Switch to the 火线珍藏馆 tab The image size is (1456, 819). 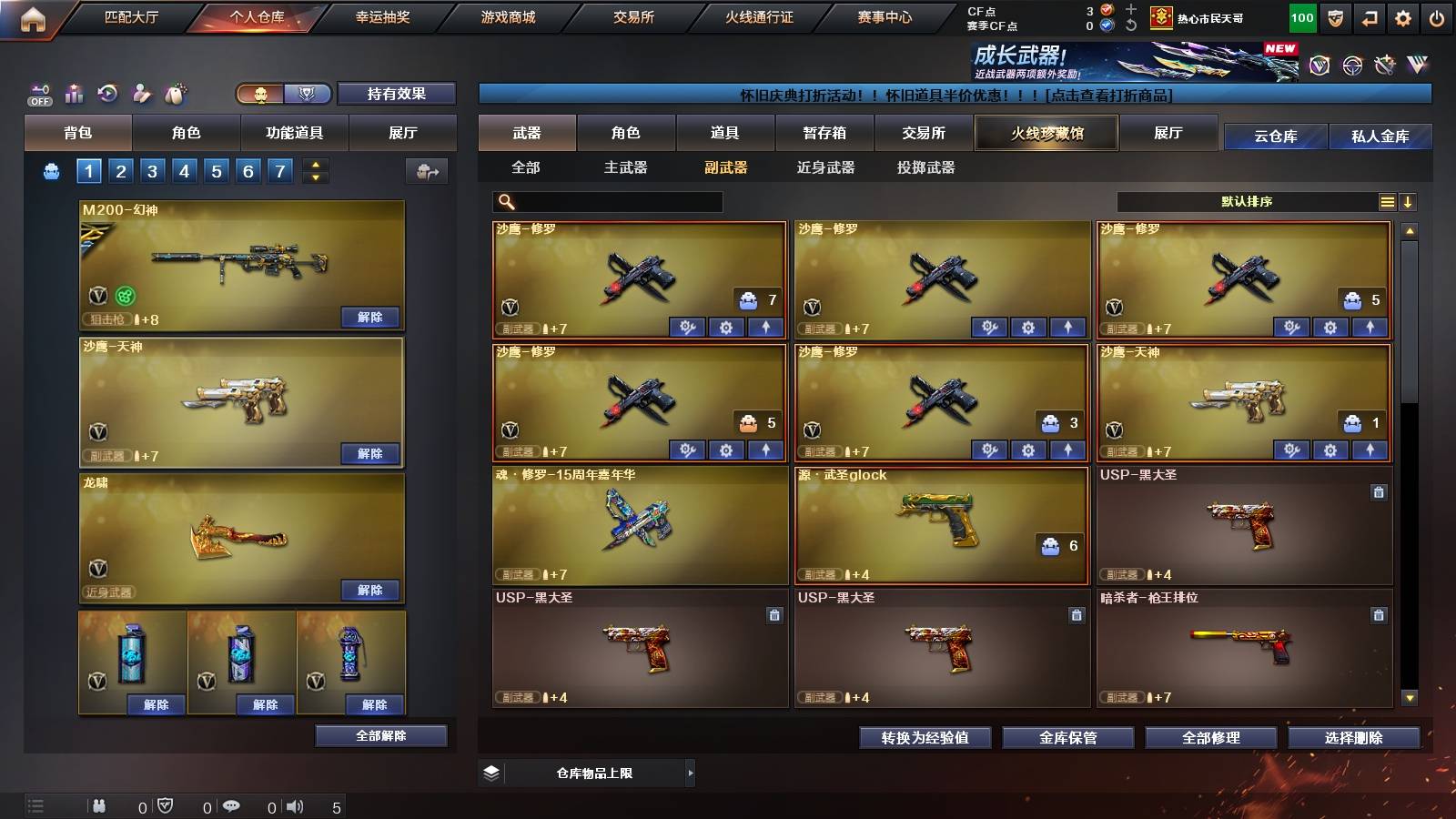[x=1046, y=133]
